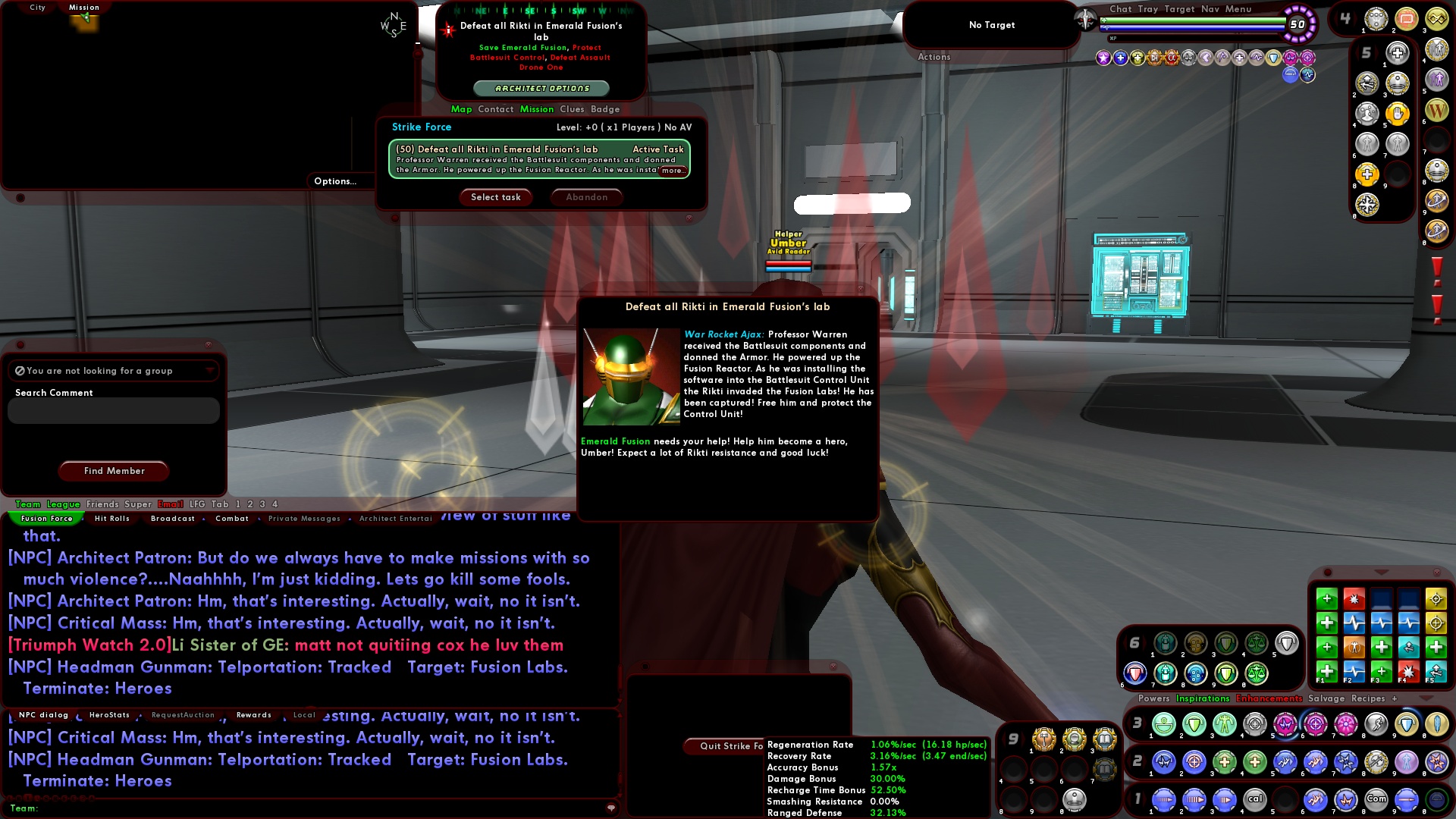Open the looking-for-group status dropdown
Viewport: 1456px width, 819px height.
210,370
